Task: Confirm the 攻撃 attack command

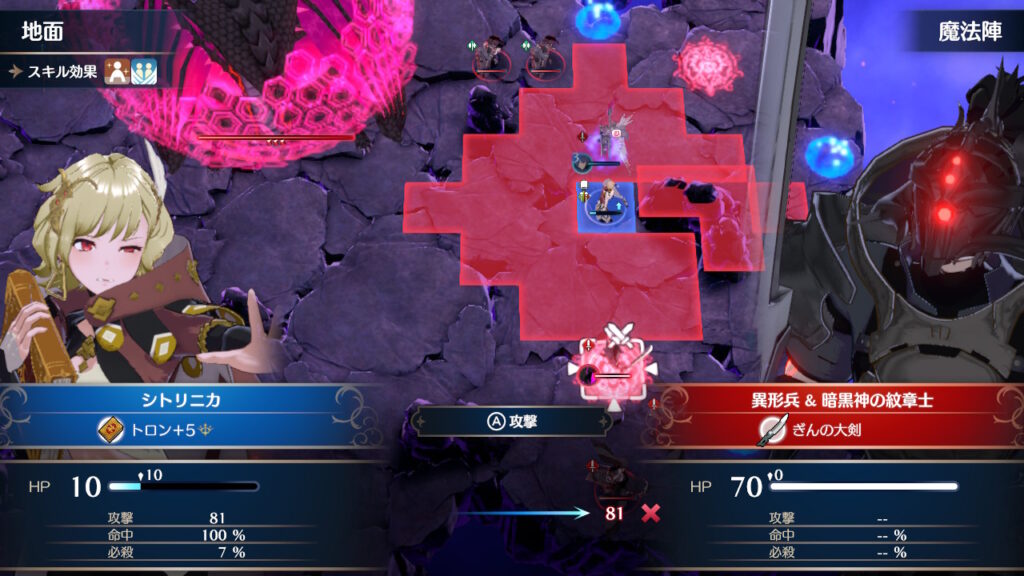Action: click(x=512, y=421)
